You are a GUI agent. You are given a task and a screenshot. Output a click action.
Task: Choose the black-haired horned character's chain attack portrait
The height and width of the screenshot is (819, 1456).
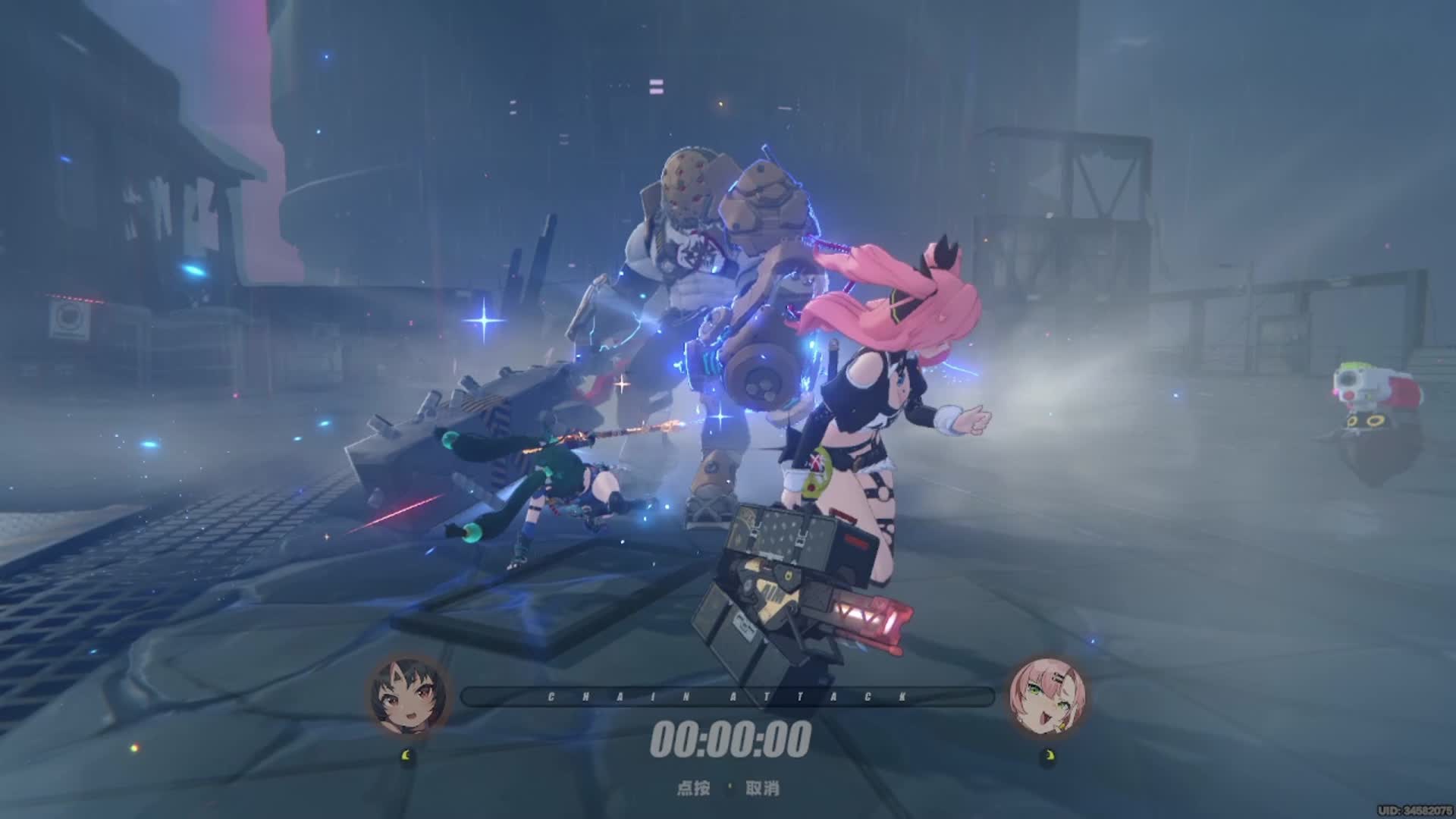point(409,696)
